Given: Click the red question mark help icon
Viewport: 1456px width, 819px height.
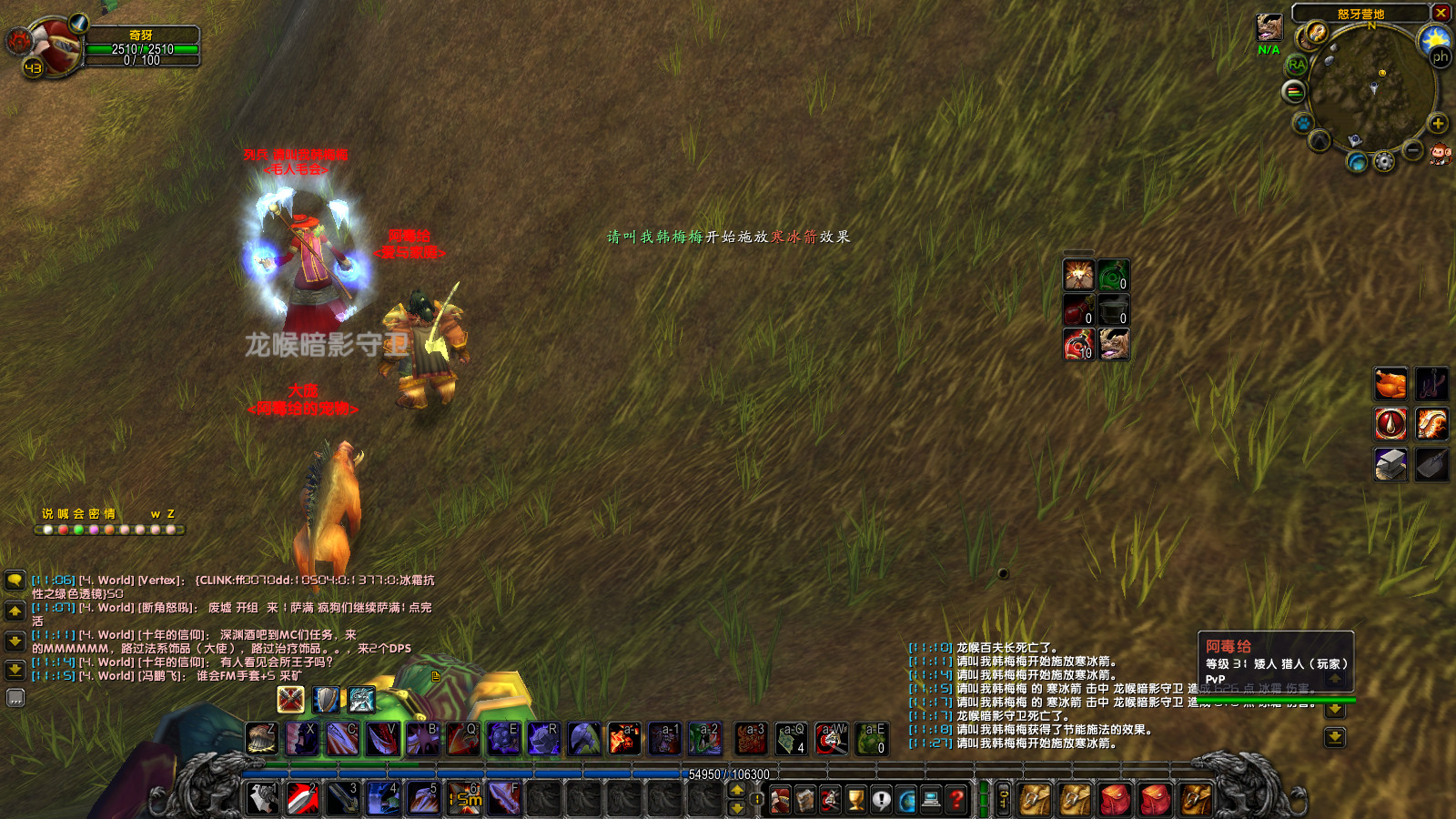Looking at the screenshot, I should (955, 799).
